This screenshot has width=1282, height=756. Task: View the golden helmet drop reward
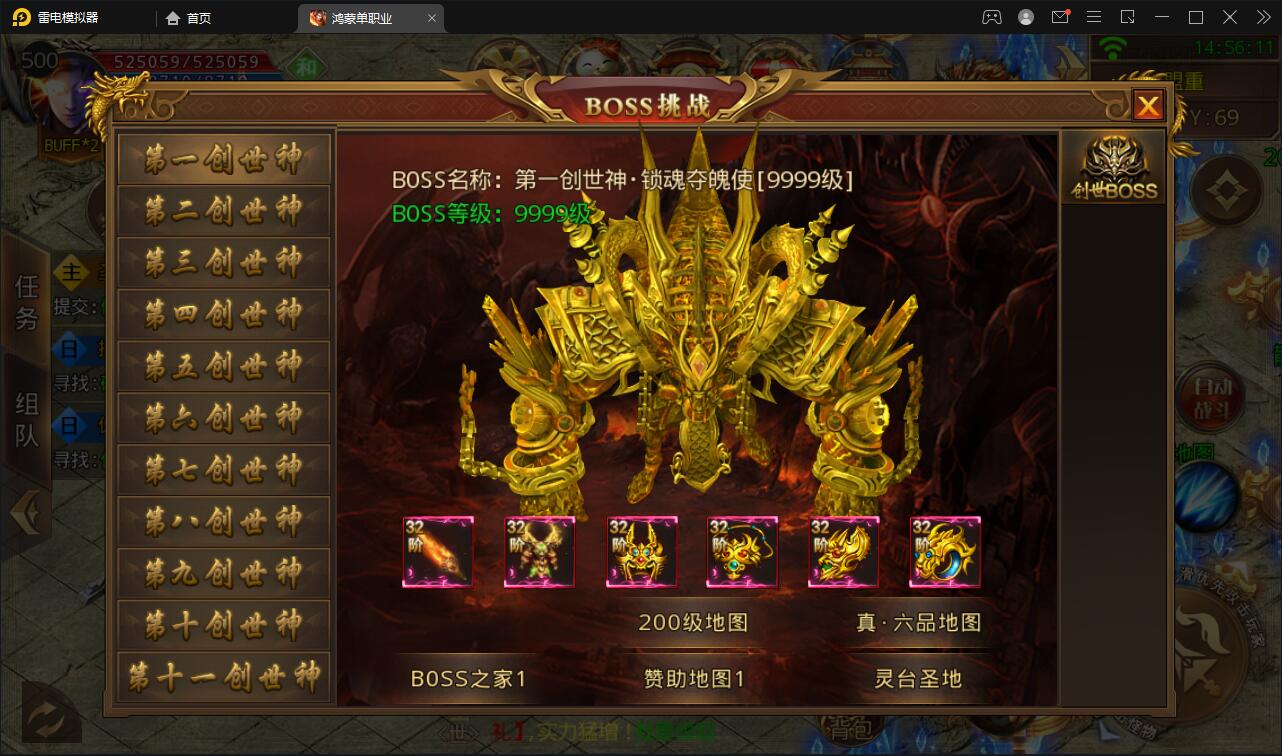[x=641, y=552]
